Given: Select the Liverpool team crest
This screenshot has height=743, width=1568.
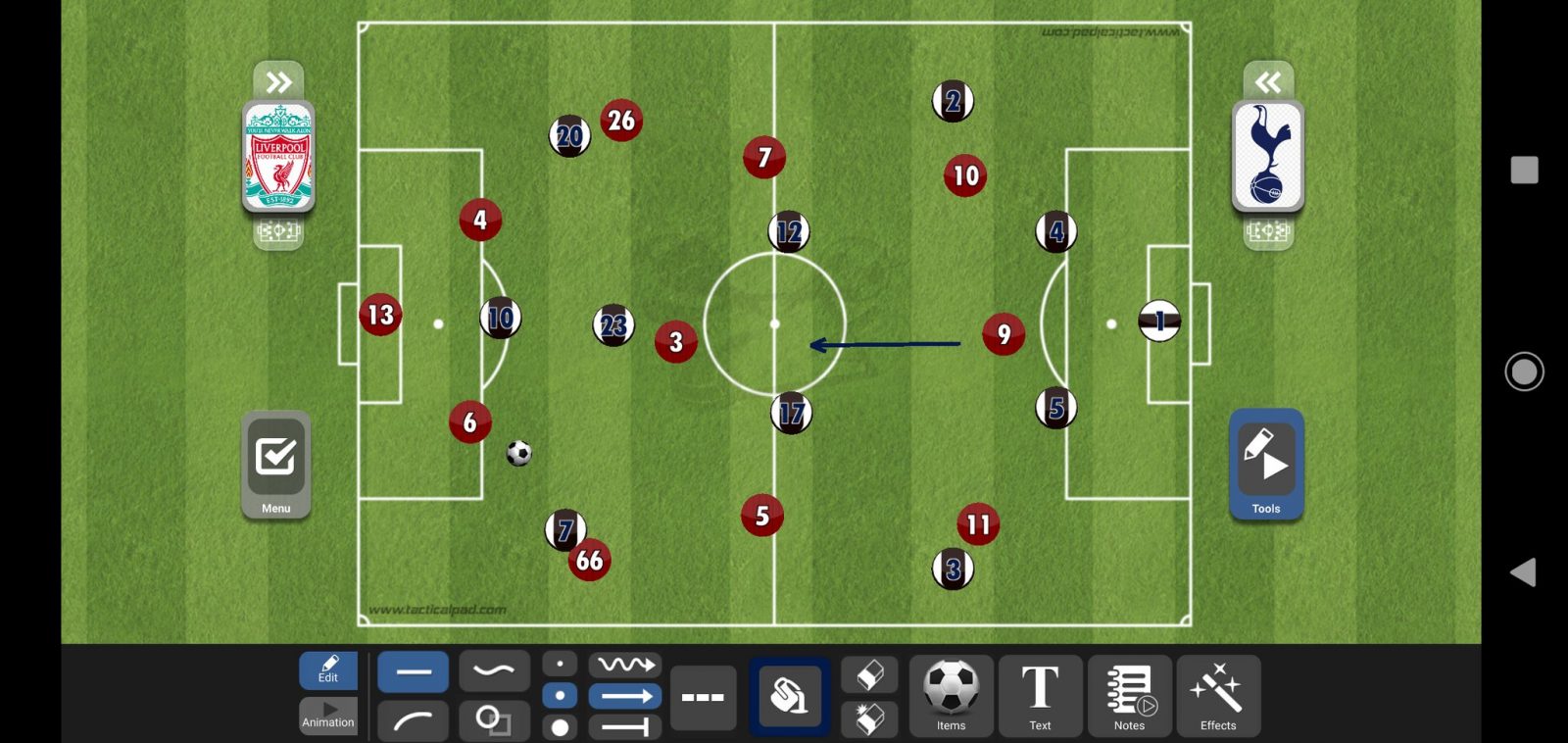Looking at the screenshot, I should click(x=279, y=157).
